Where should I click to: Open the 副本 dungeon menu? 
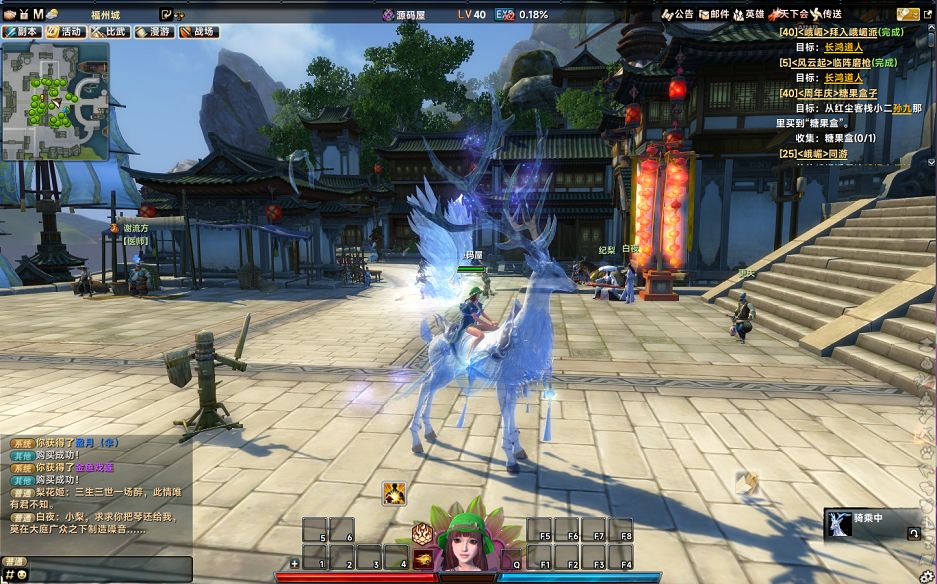(21, 32)
